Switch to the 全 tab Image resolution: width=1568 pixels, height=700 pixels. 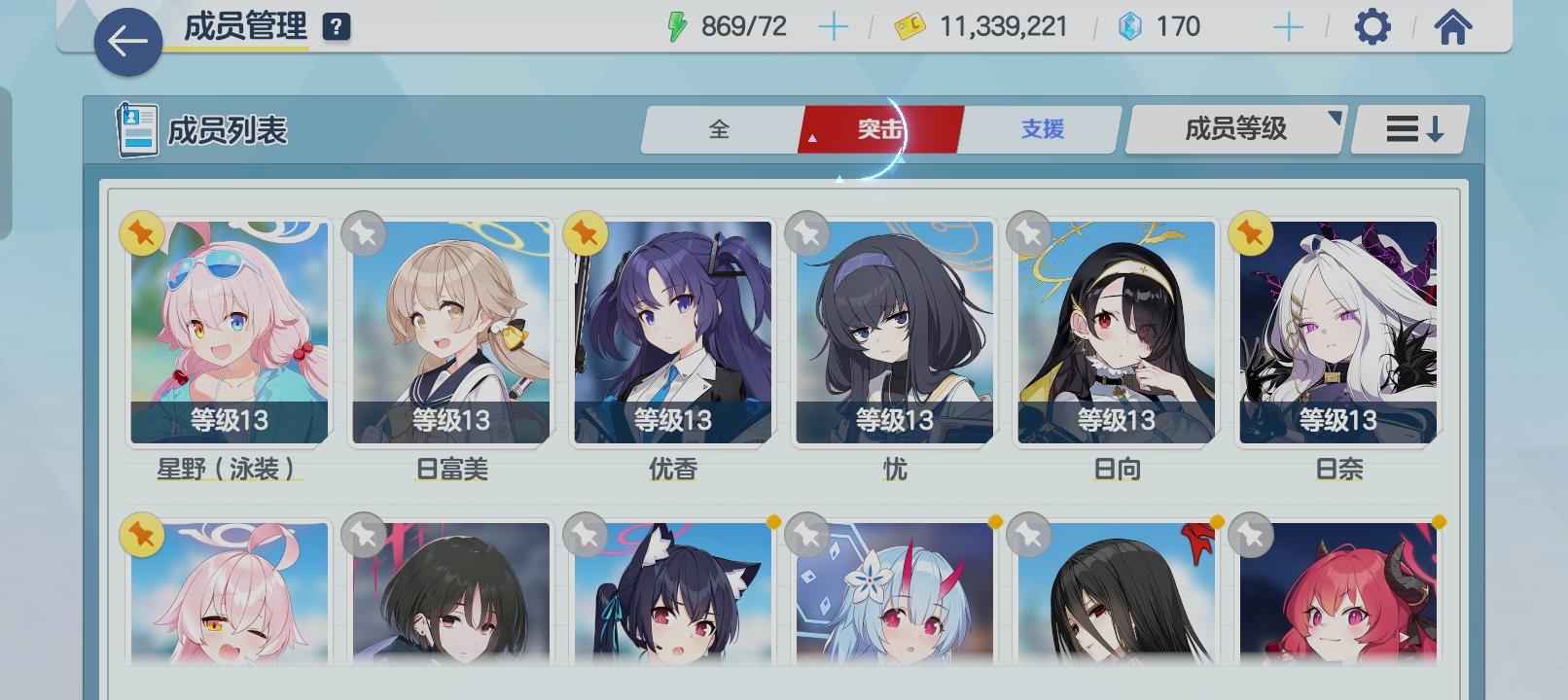pos(720,128)
